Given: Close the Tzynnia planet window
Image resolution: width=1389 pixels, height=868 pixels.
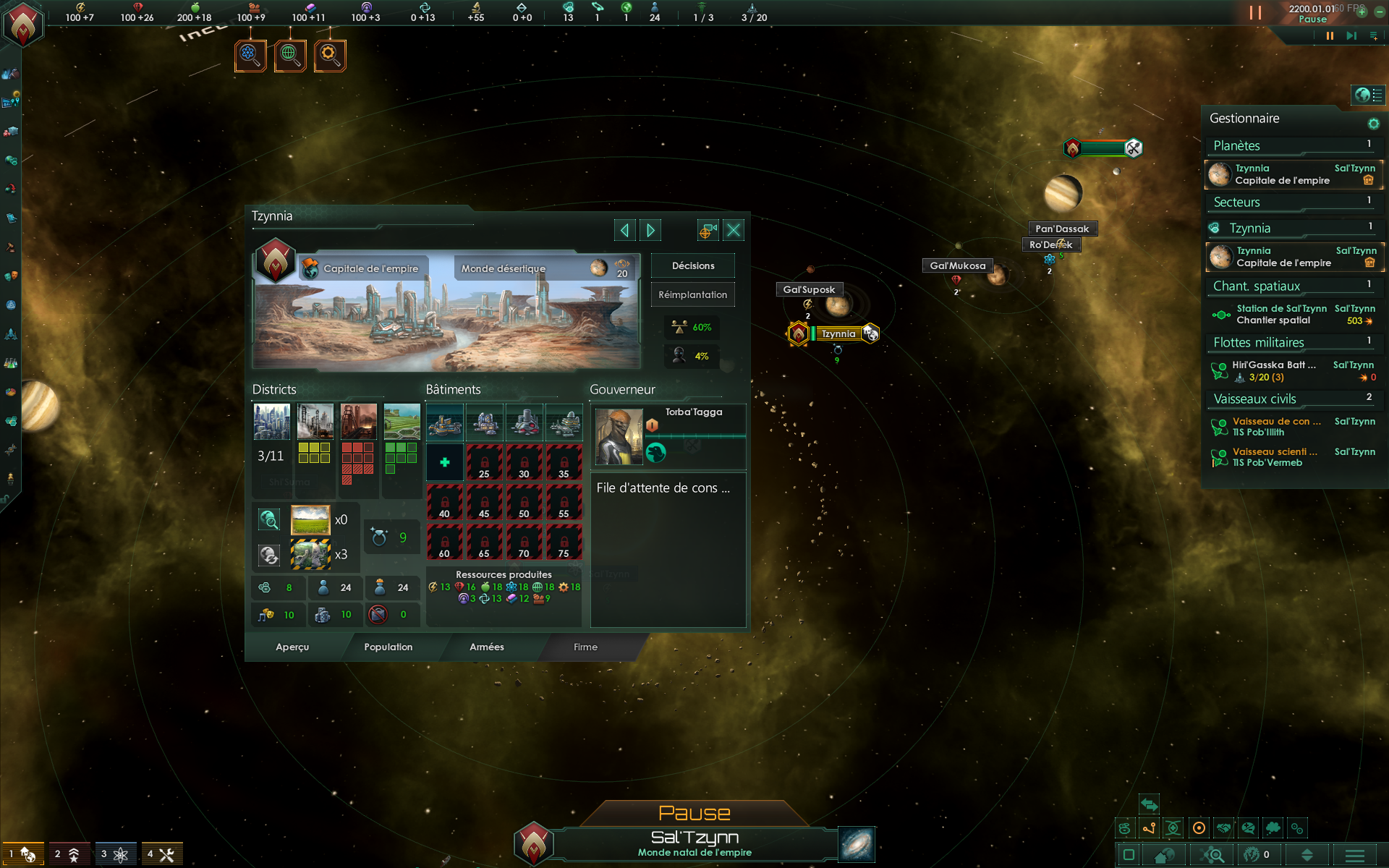Looking at the screenshot, I should pos(733,230).
